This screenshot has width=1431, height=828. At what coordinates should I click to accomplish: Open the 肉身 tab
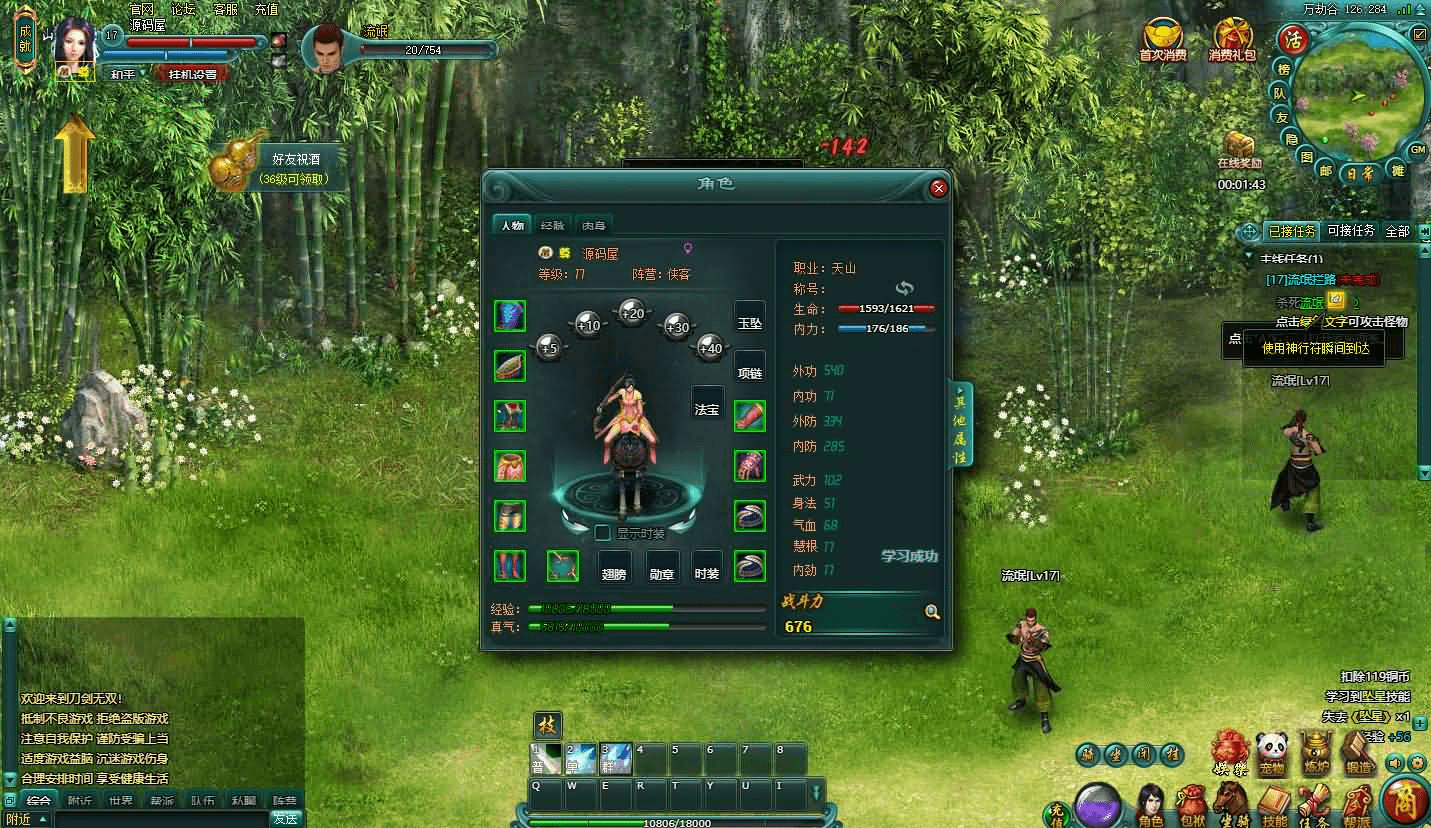594,225
